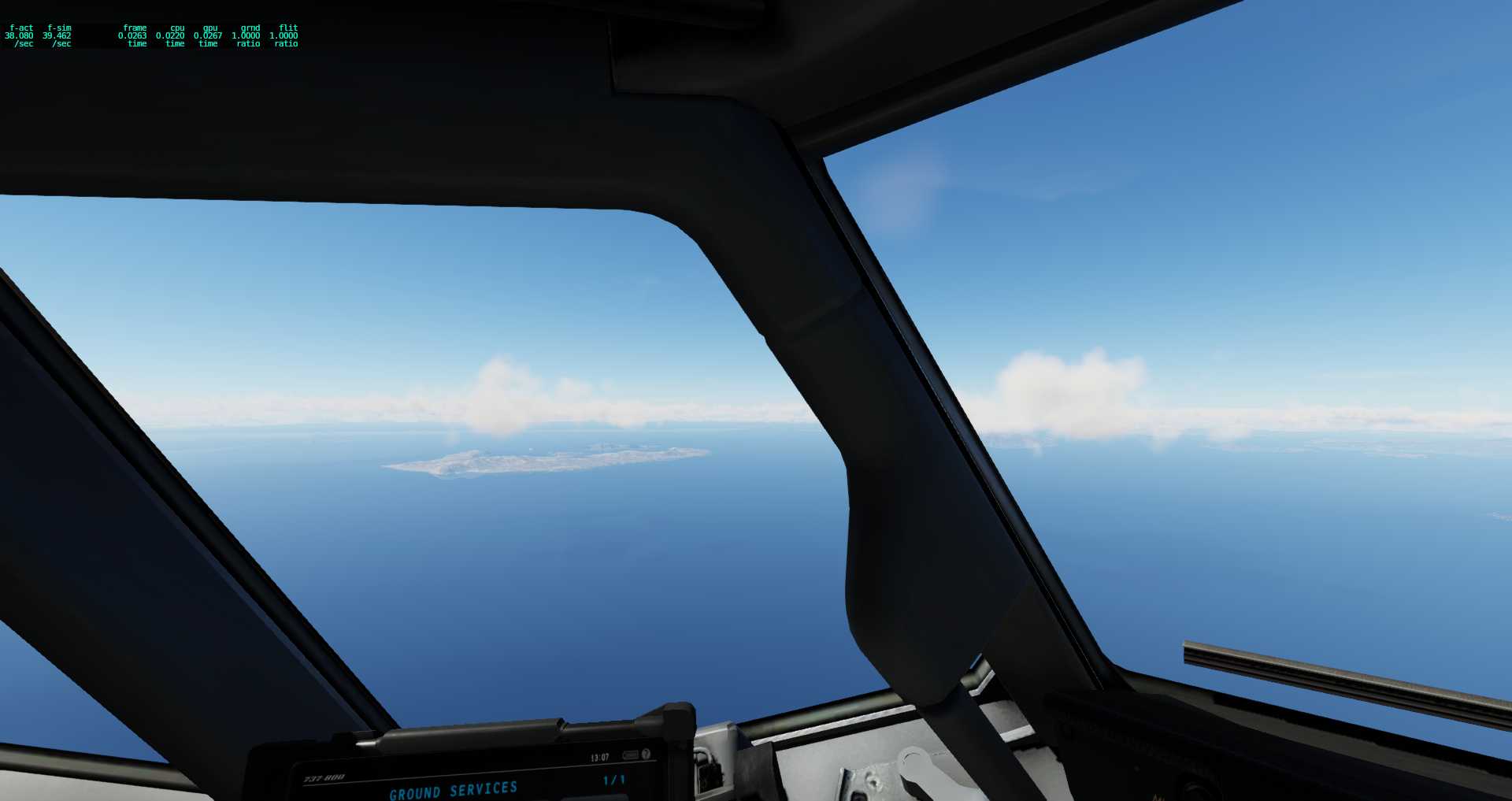The height and width of the screenshot is (801, 1512).
Task: Click the cpu time value in the stats overlay
Action: pyautogui.click(x=169, y=35)
